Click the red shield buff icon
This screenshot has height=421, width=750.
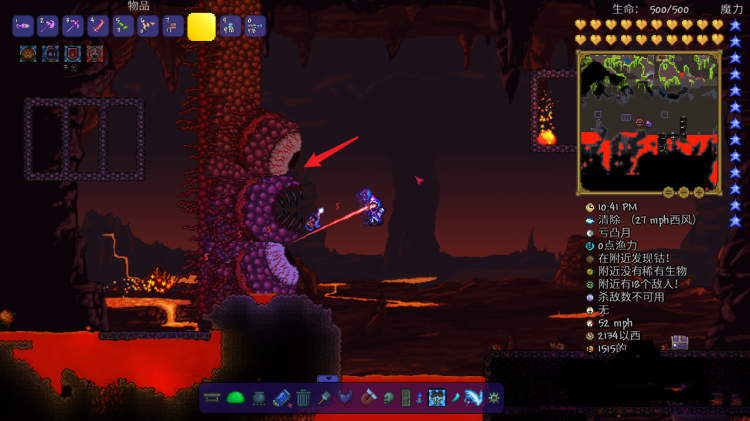tap(73, 53)
